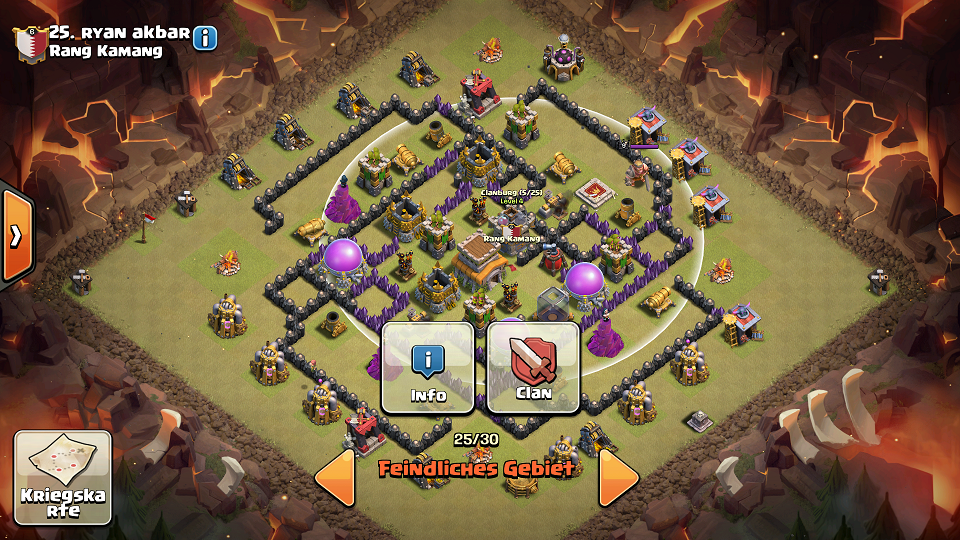
Task: Tap the Clan button with sword shield
Action: click(533, 367)
